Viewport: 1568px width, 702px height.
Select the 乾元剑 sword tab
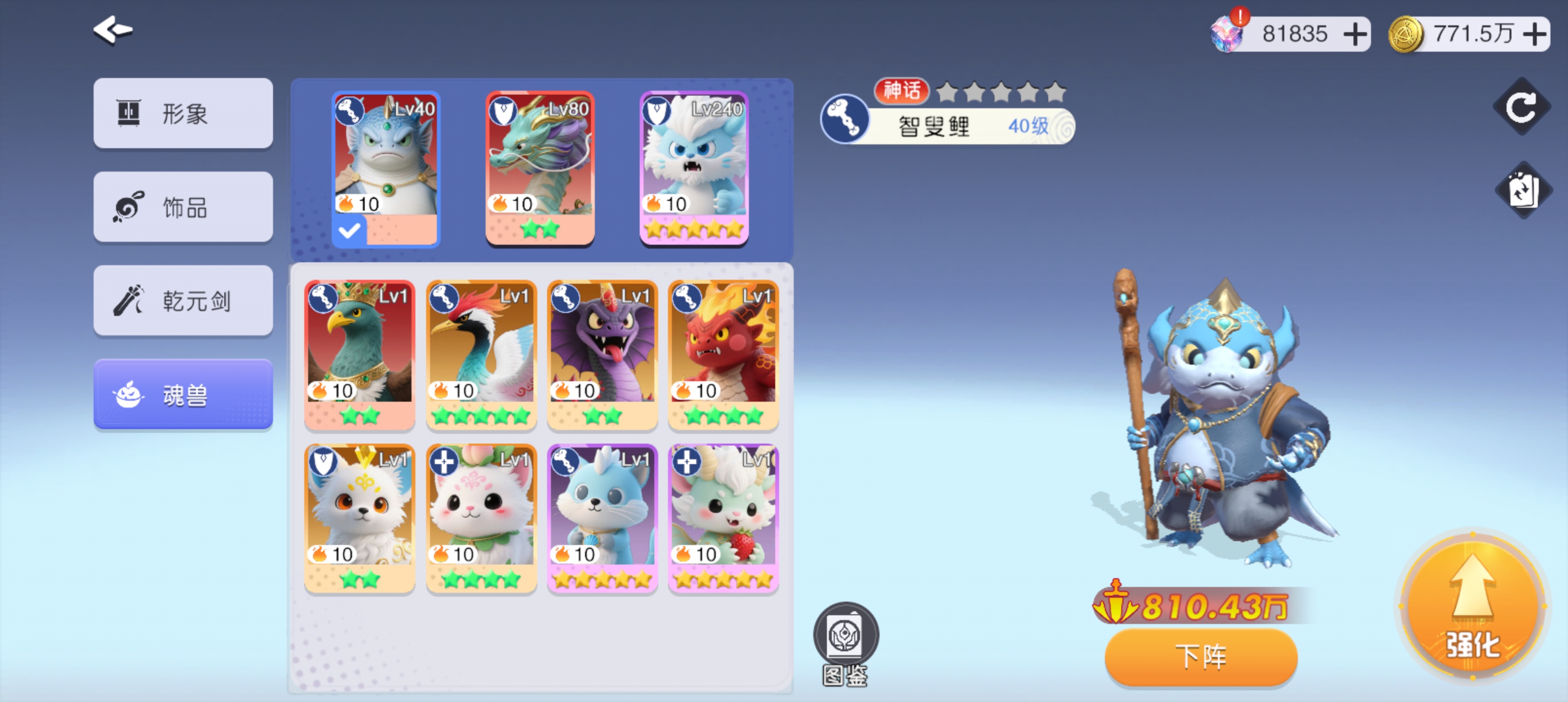pyautogui.click(x=183, y=301)
